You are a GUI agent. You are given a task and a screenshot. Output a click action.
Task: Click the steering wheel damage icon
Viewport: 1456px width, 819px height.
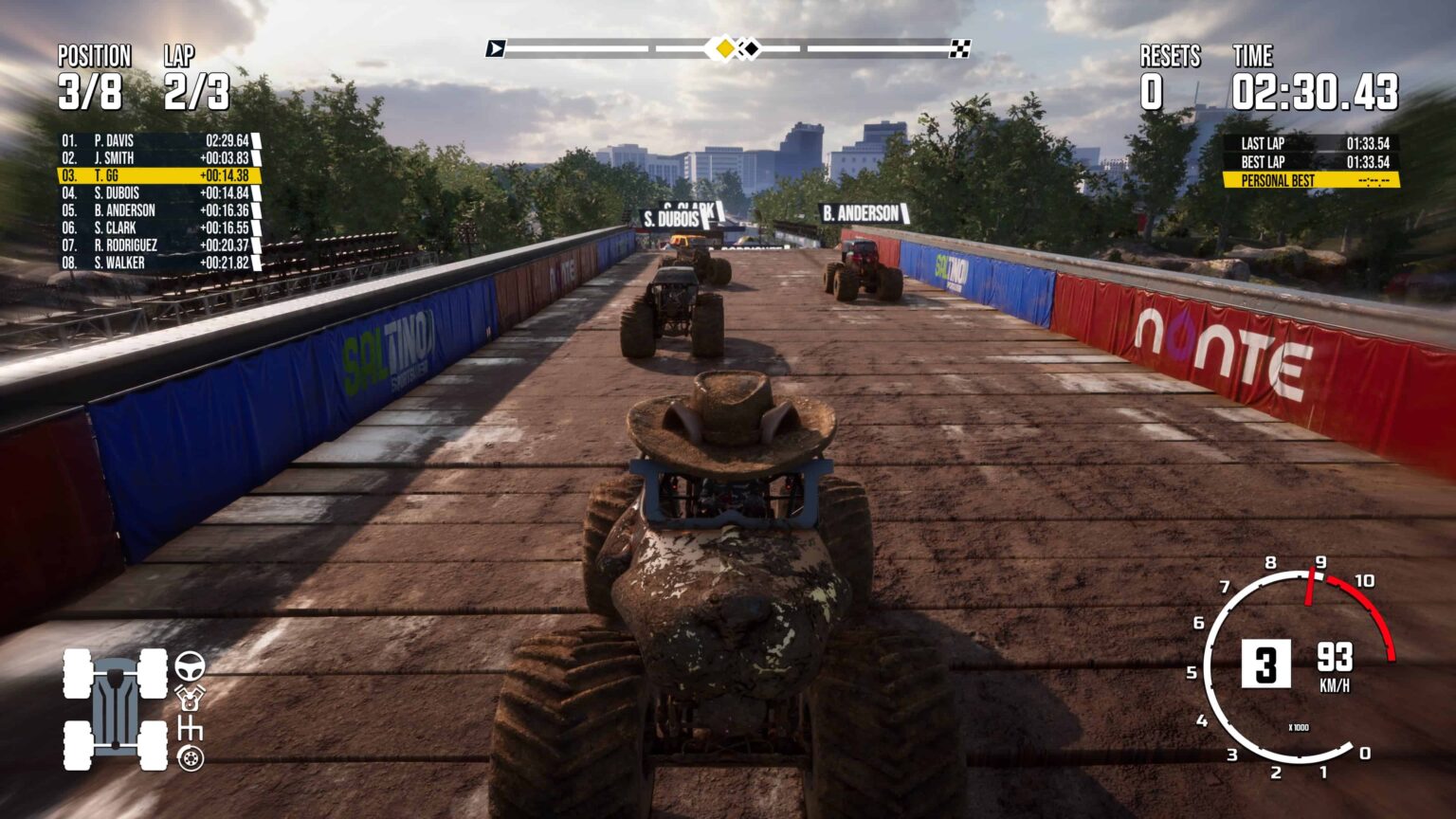pos(190,665)
